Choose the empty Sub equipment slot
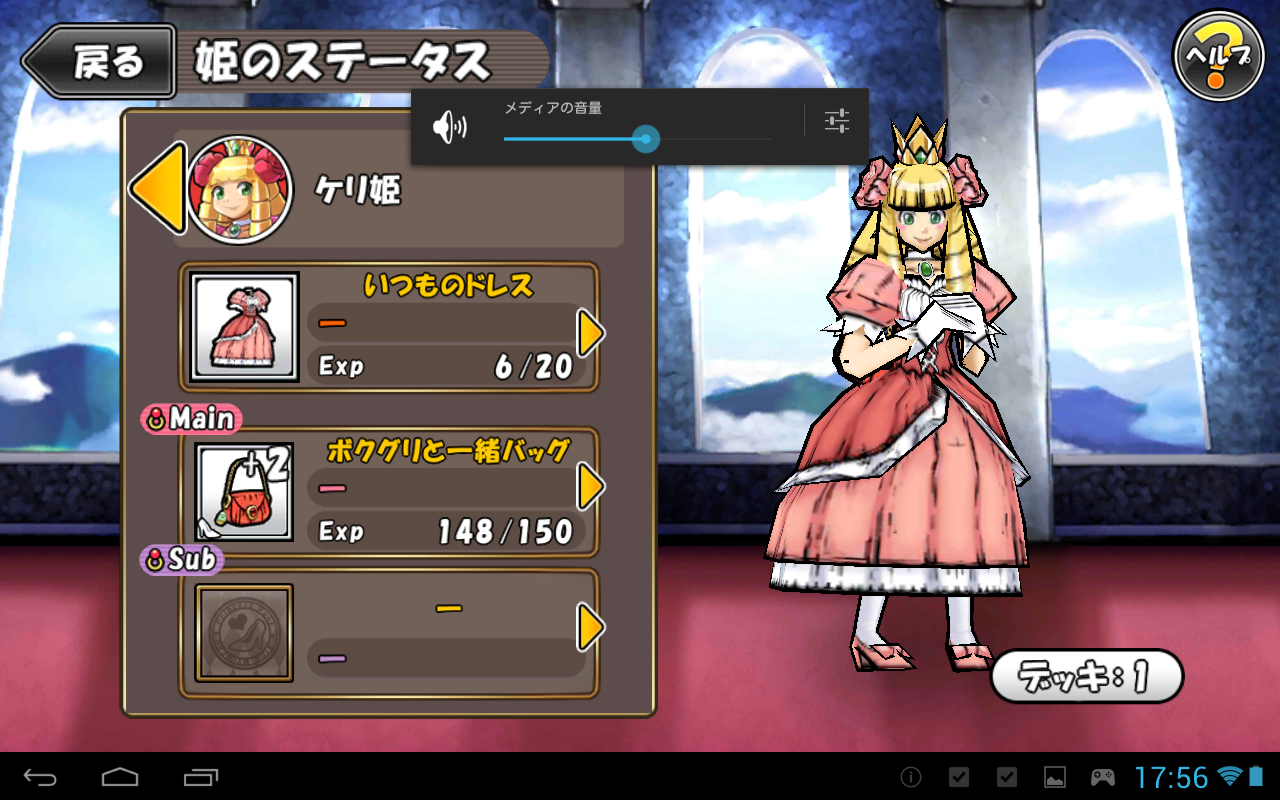This screenshot has height=800, width=1280. click(245, 633)
